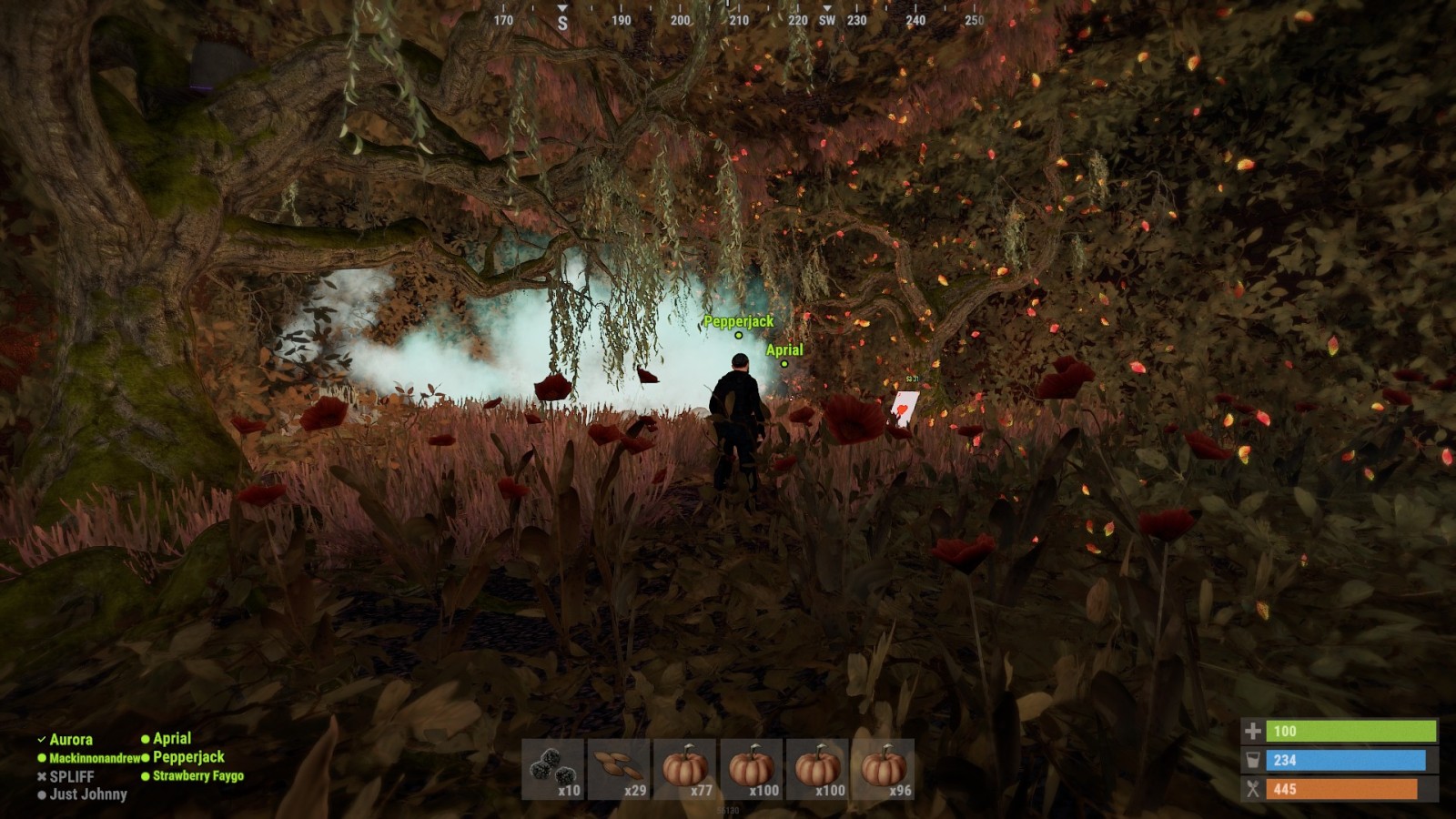Select the black berries hotbar slot
1456x819 pixels.
554,770
